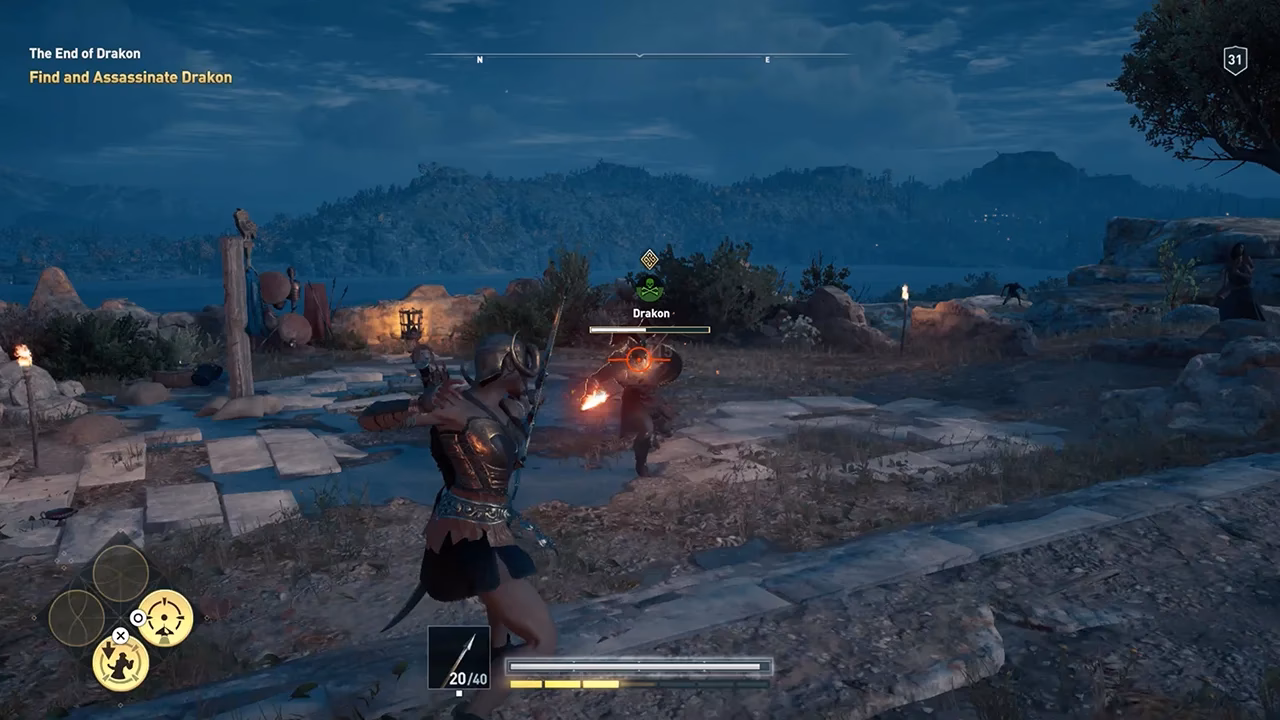This screenshot has width=1280, height=720.
Task: Click the X button prompt on the ability wheel
Action: tap(120, 636)
